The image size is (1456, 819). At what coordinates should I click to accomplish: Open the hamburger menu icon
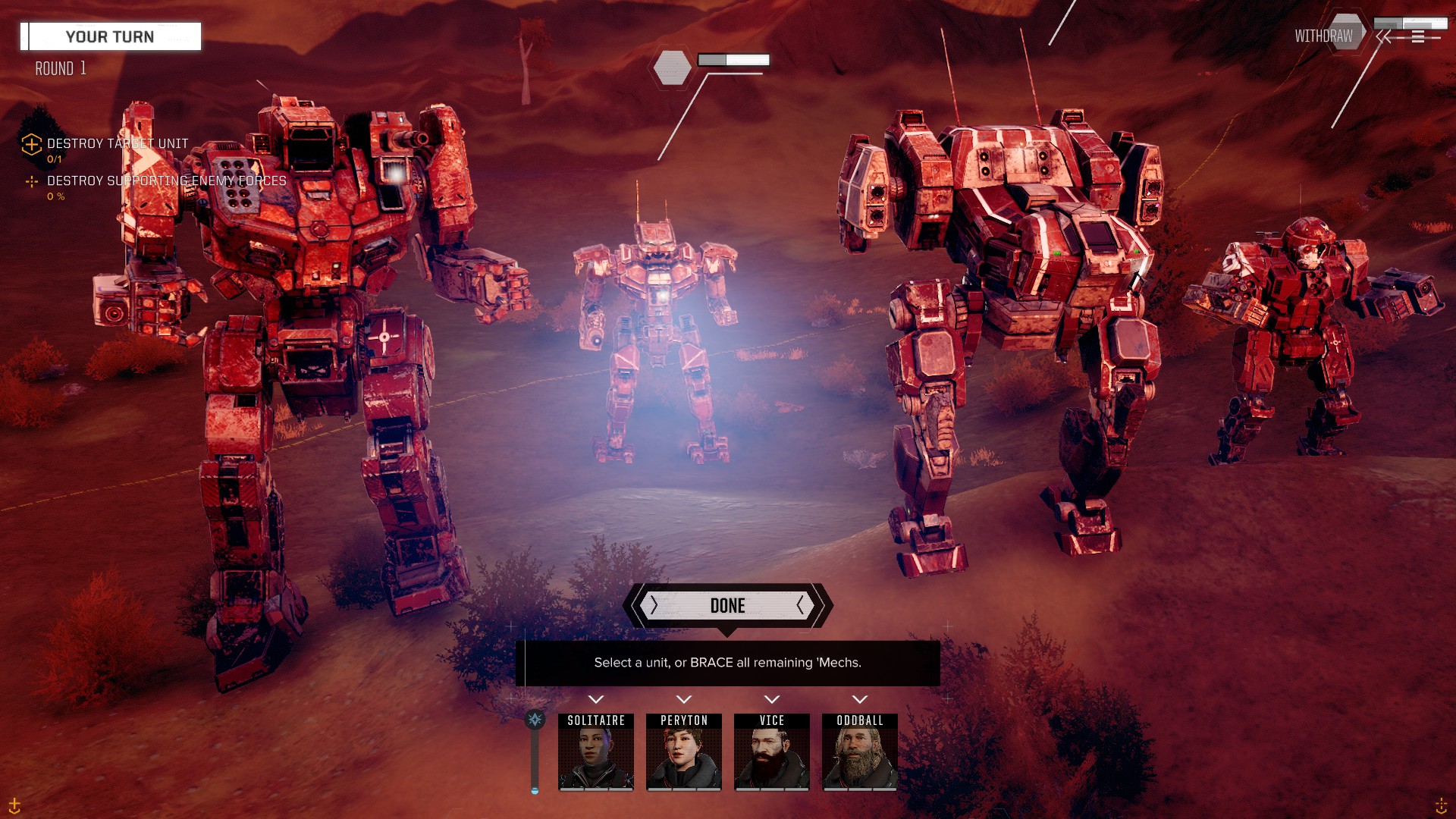(1418, 36)
